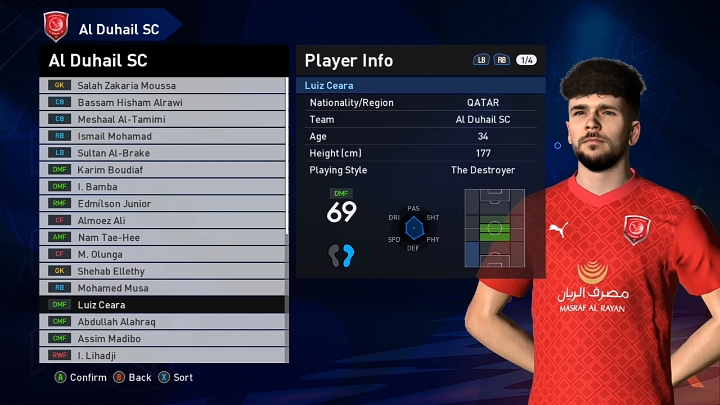This screenshot has height=405, width=720.
Task: Choose Nam Tae-Hee from the roster
Action: pos(160,237)
